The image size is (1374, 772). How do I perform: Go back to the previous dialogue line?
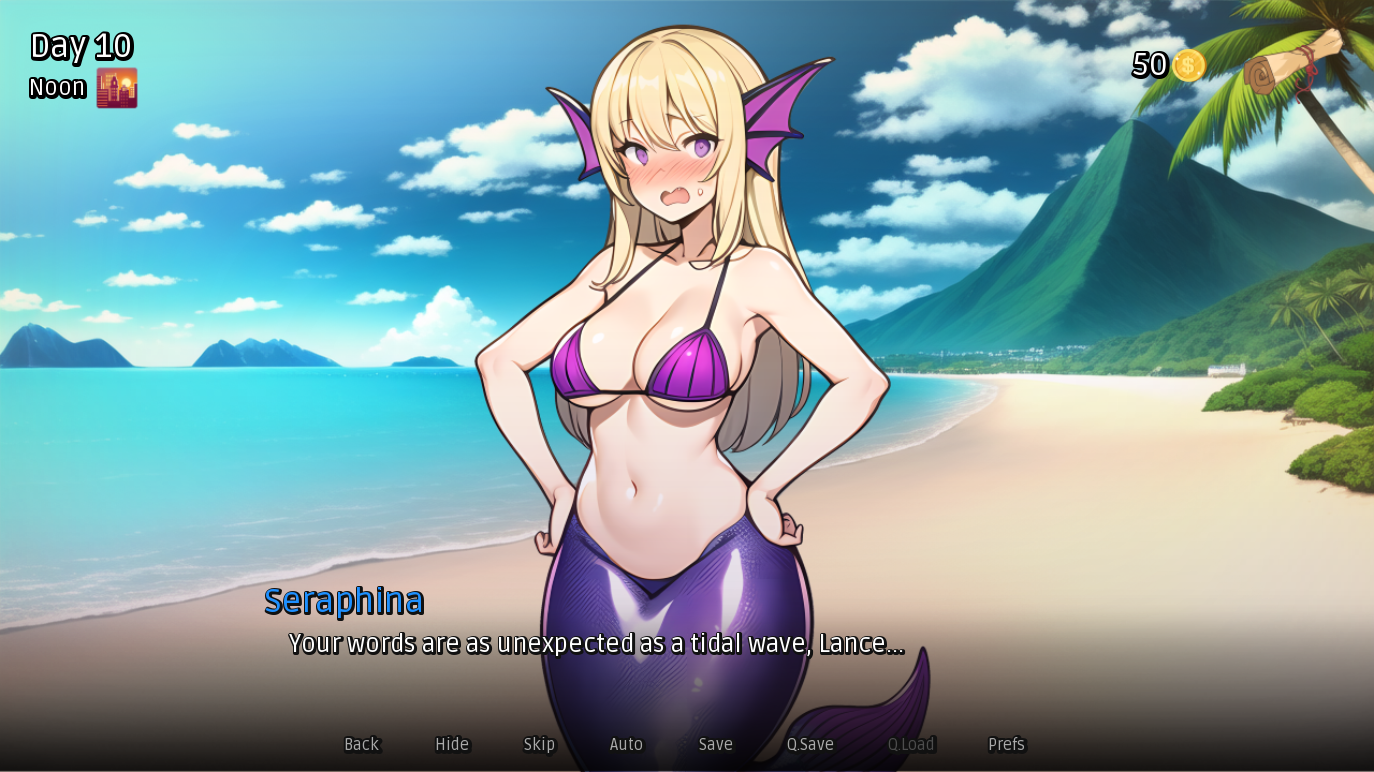click(361, 744)
